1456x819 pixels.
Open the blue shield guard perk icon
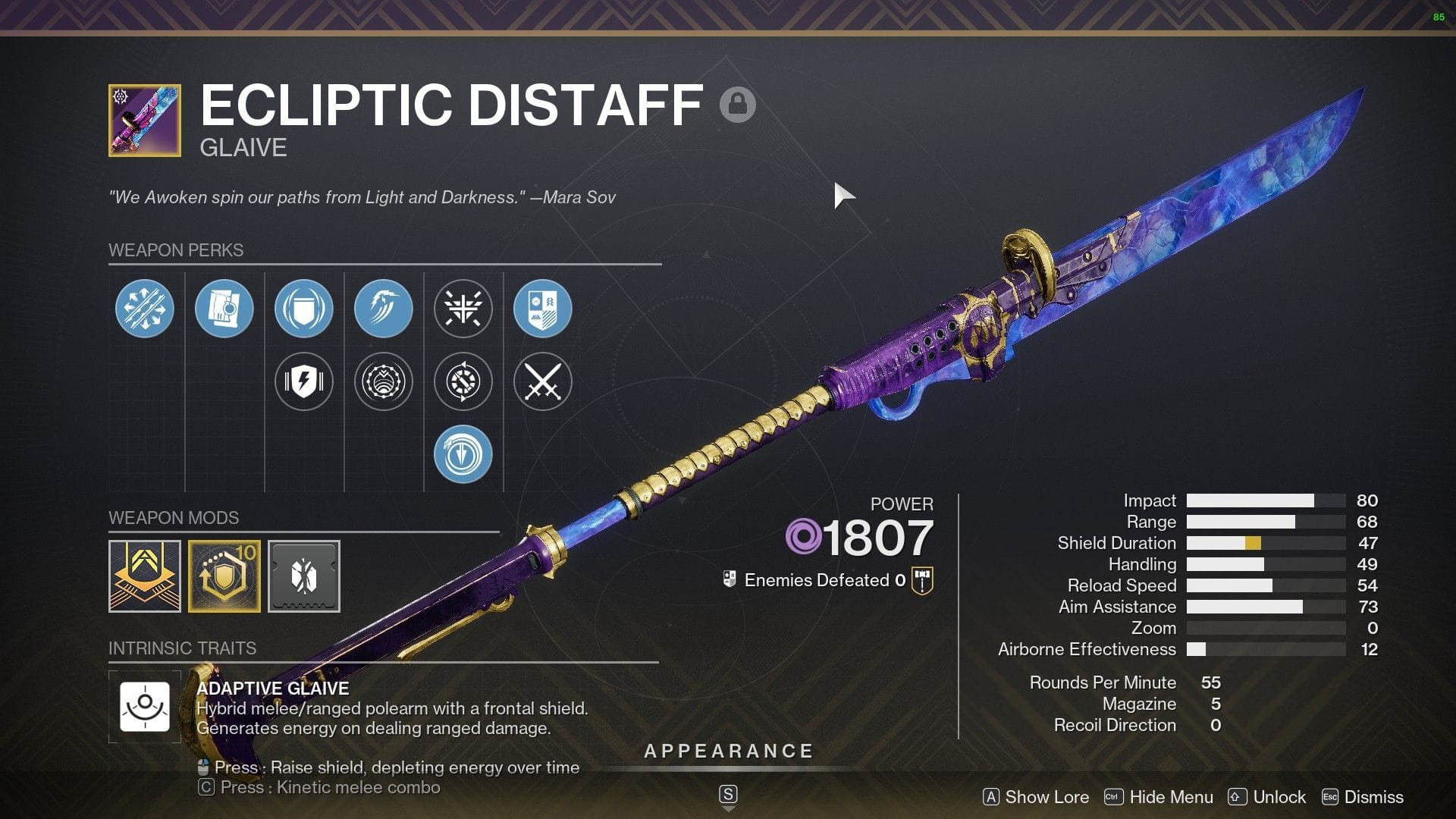(303, 308)
